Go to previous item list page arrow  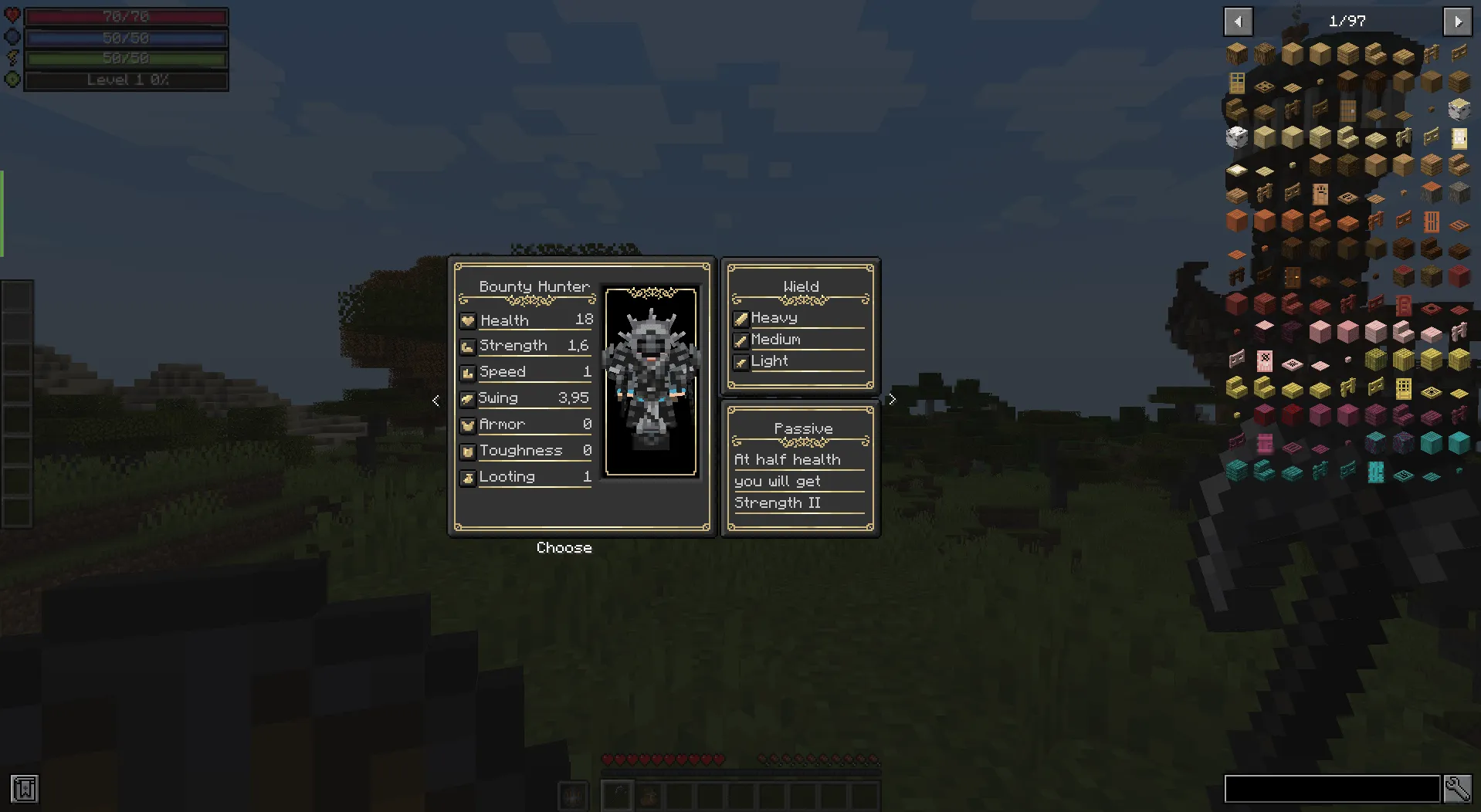pos(1238,22)
